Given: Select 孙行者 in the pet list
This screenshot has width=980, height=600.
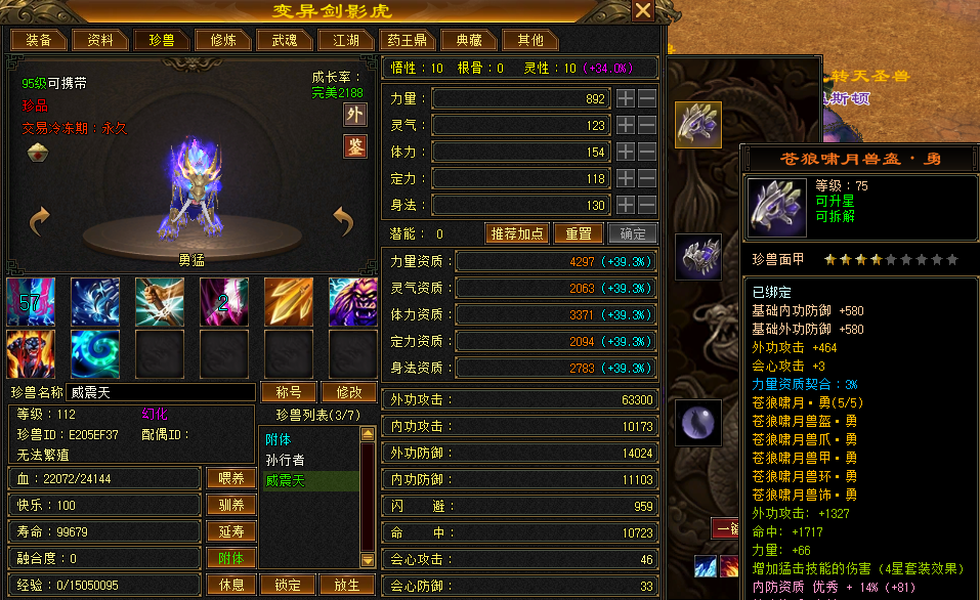Looking at the screenshot, I should point(285,460).
